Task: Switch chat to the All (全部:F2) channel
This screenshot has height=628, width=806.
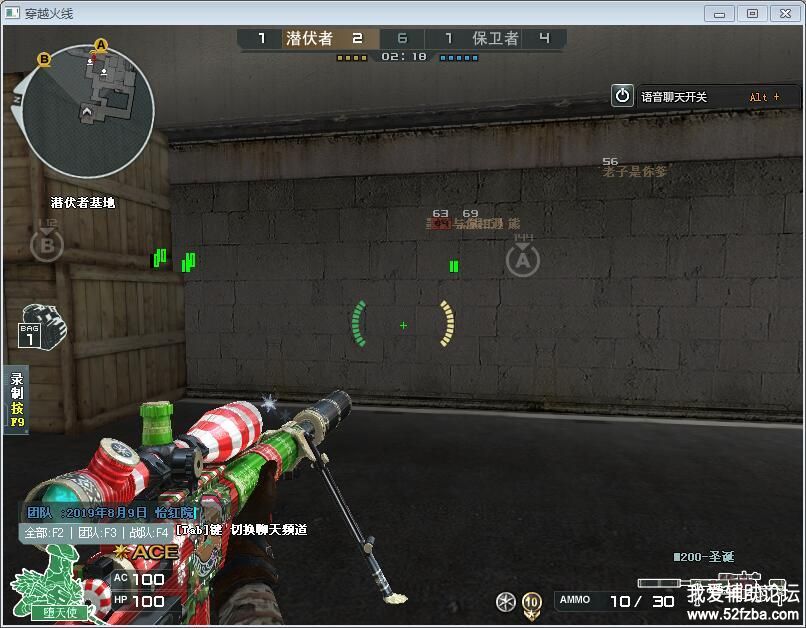Action: (x=44, y=533)
